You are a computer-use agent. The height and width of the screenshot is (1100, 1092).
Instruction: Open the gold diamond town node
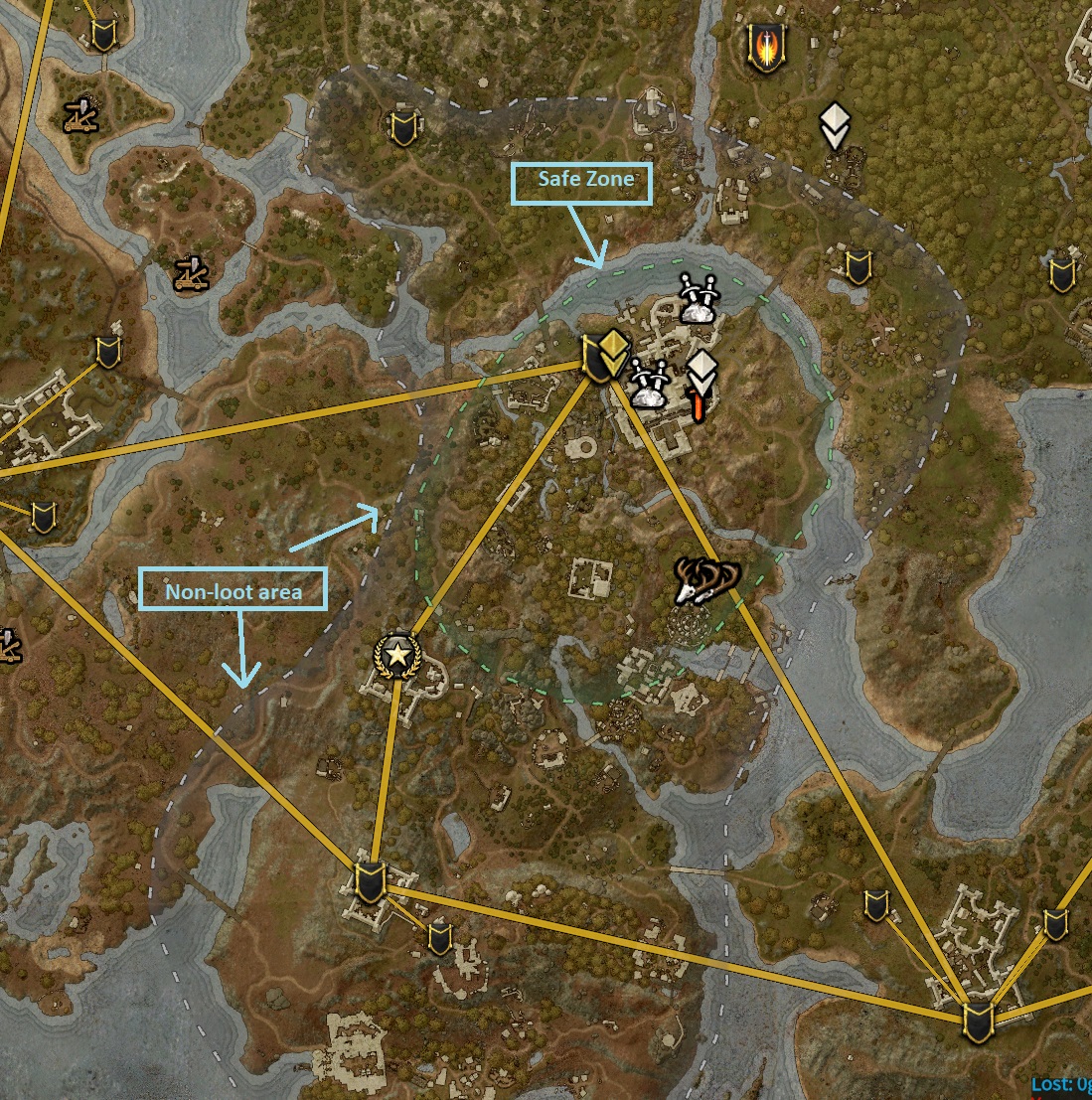pos(603,357)
